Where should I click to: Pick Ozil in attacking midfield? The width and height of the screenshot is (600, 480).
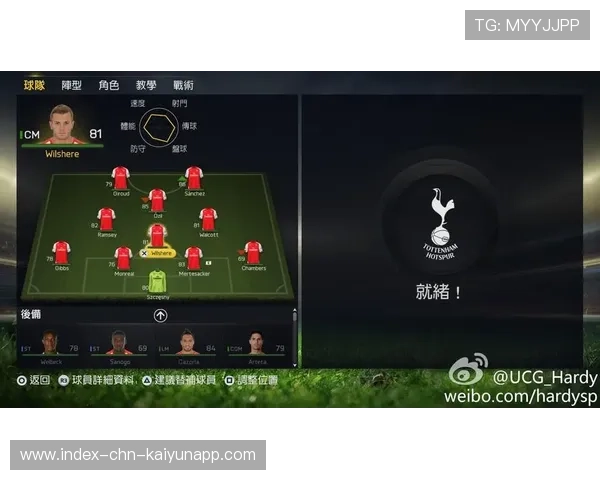[157, 200]
